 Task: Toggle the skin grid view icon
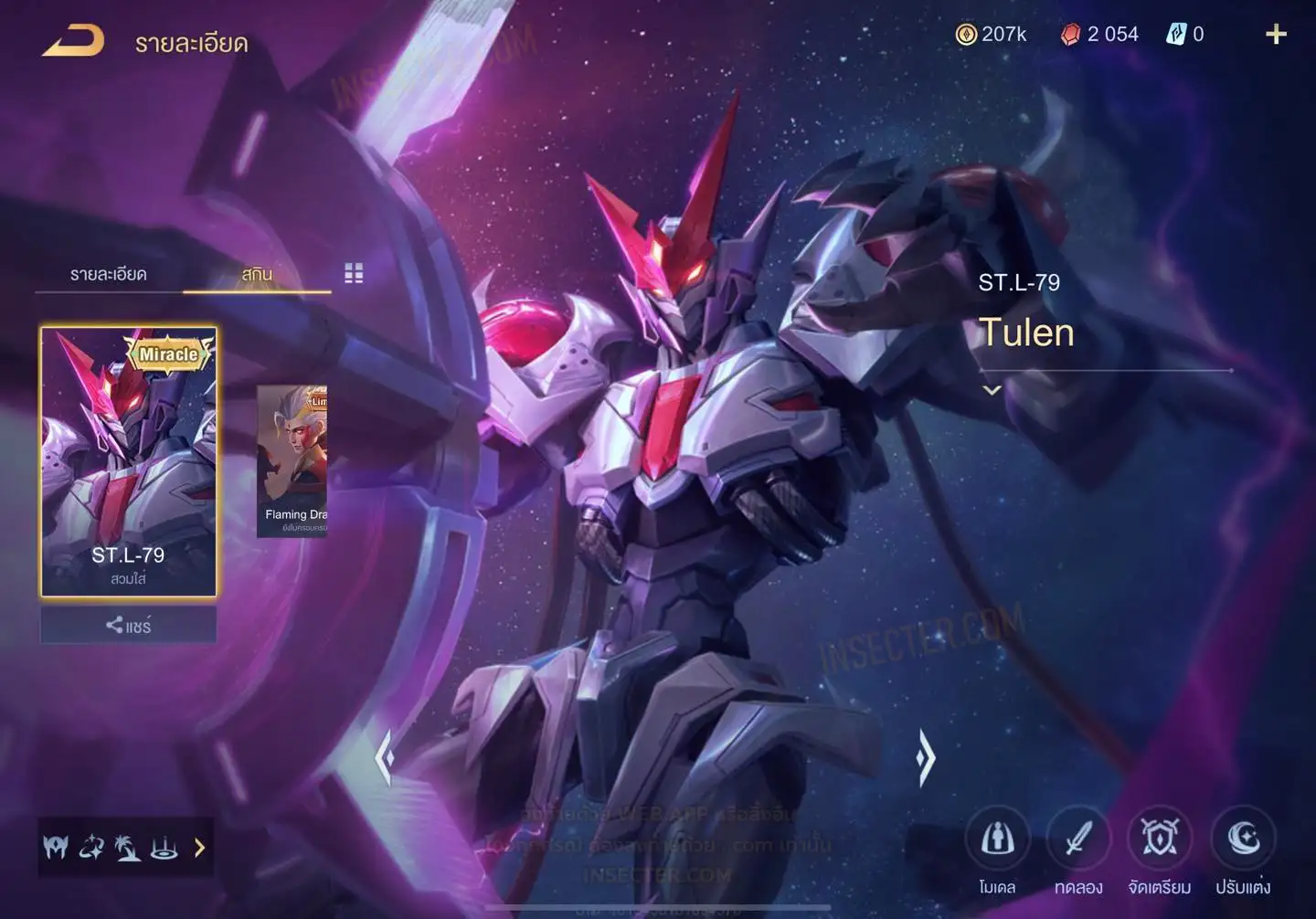pyautogui.click(x=354, y=273)
